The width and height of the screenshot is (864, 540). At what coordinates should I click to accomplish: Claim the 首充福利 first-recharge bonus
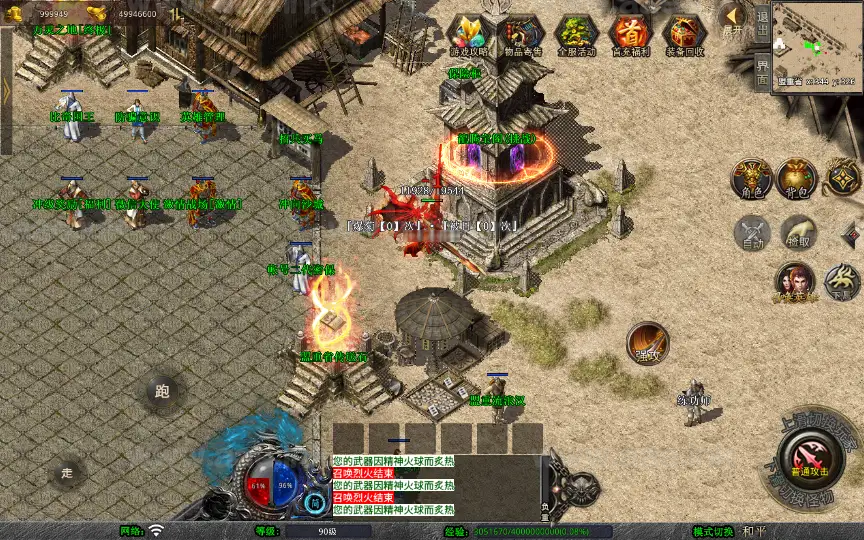630,33
